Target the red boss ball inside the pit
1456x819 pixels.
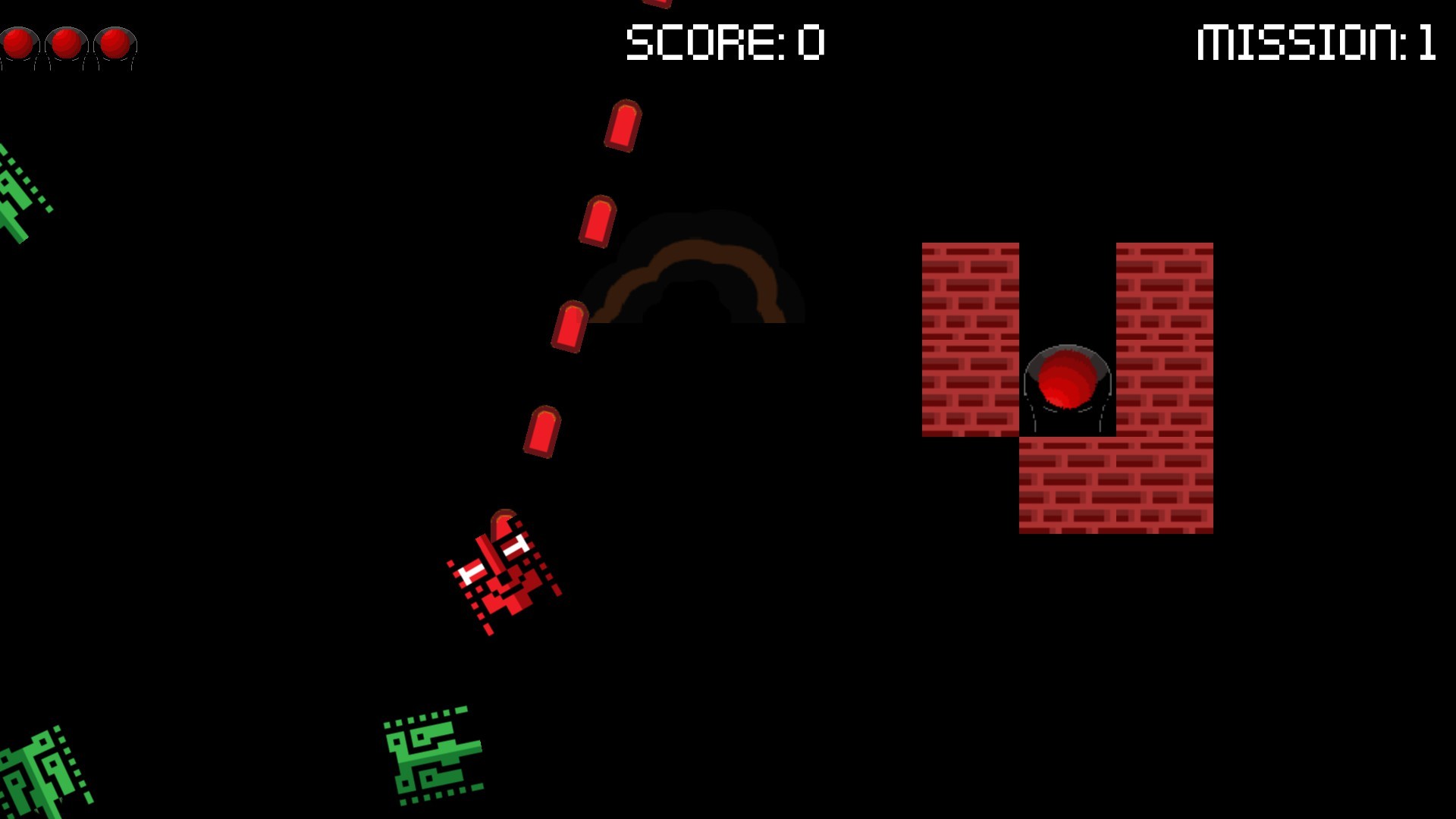1065,375
